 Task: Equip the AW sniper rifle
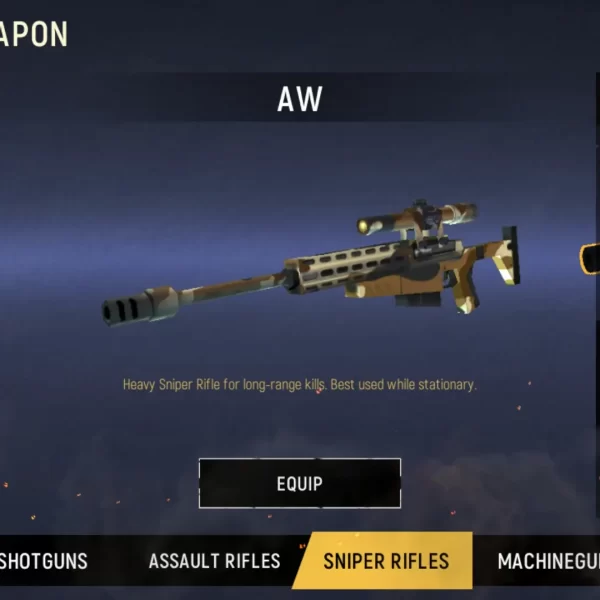300,484
